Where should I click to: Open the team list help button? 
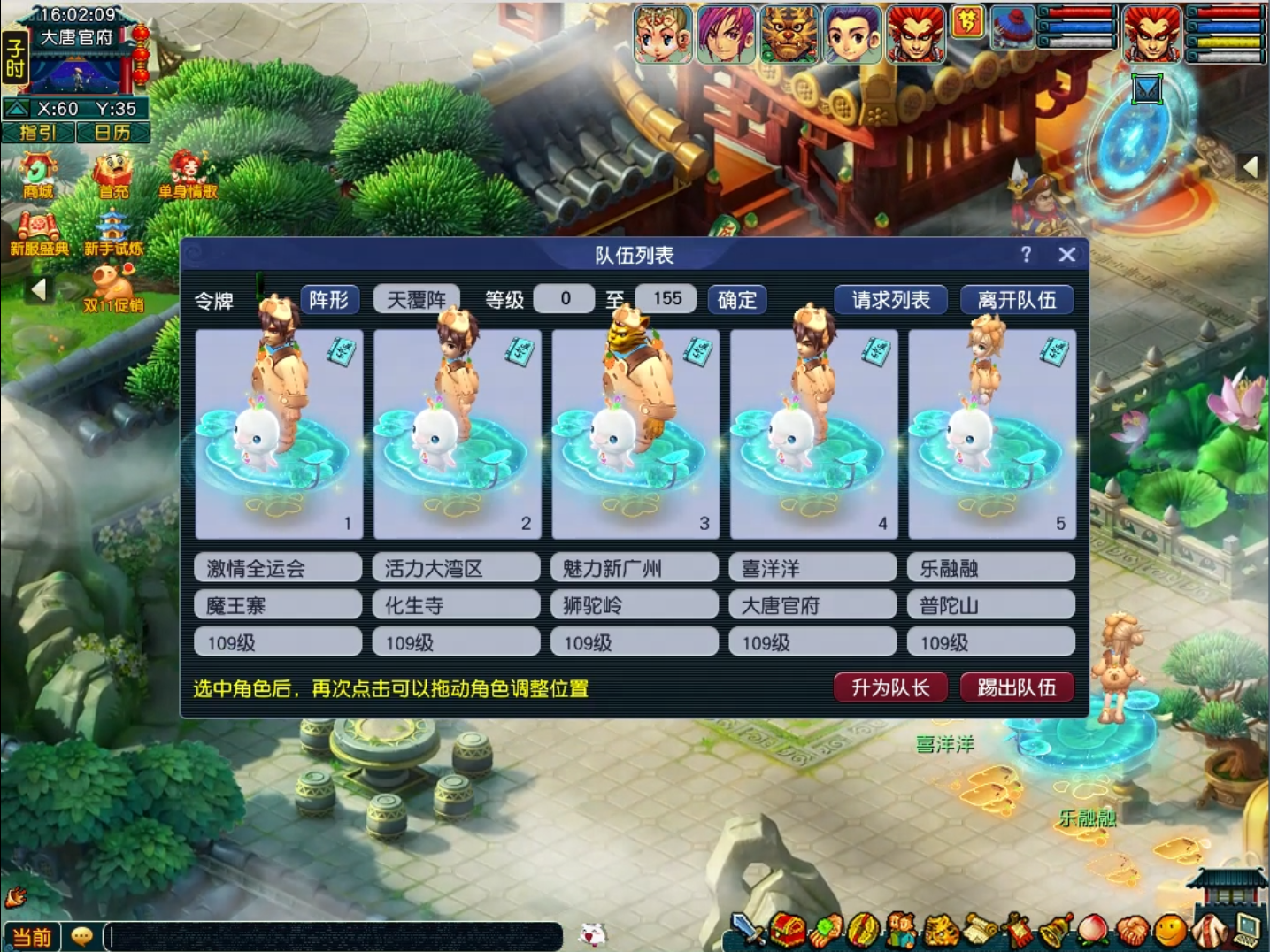1026,255
